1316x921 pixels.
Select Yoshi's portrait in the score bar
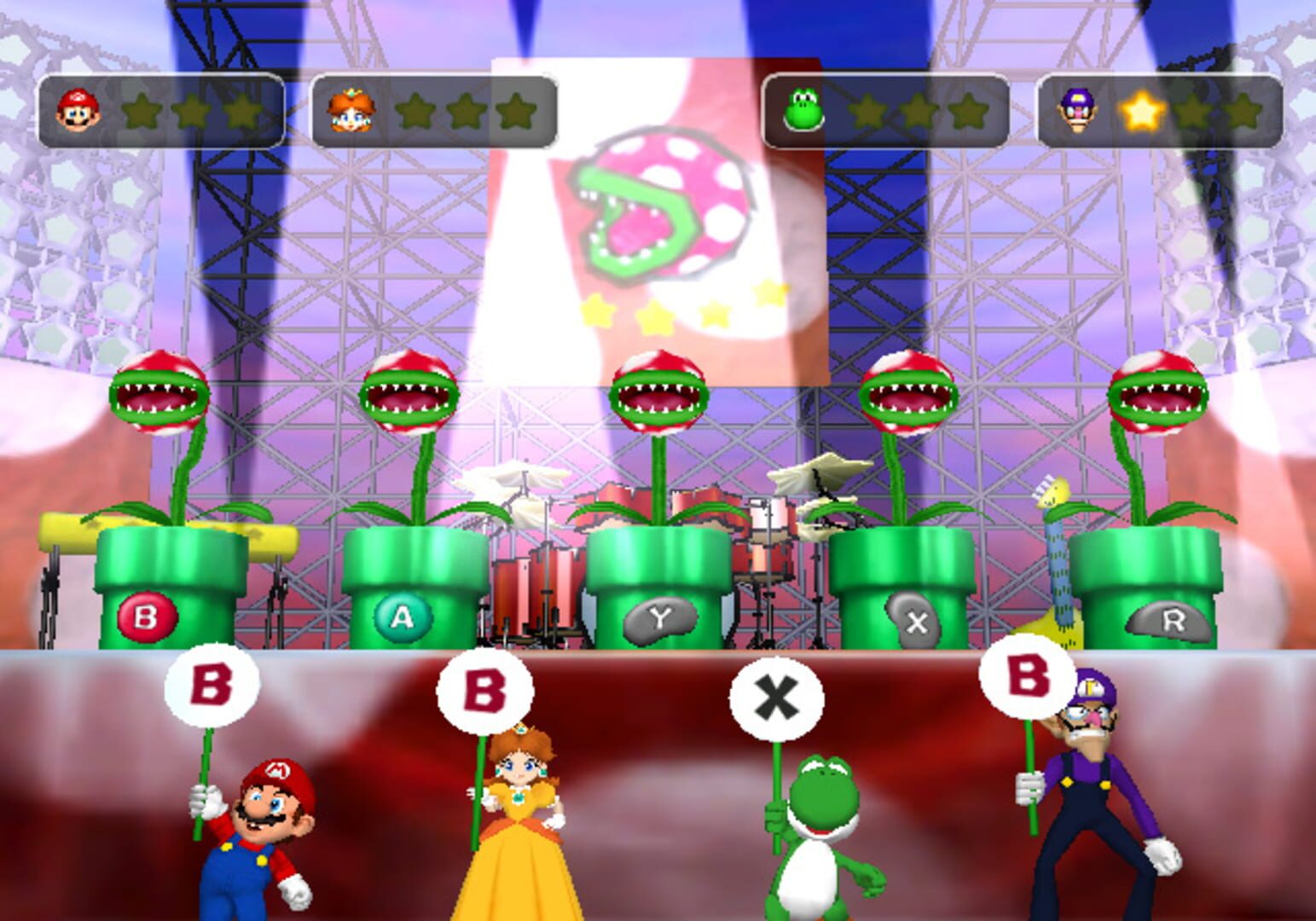(802, 108)
